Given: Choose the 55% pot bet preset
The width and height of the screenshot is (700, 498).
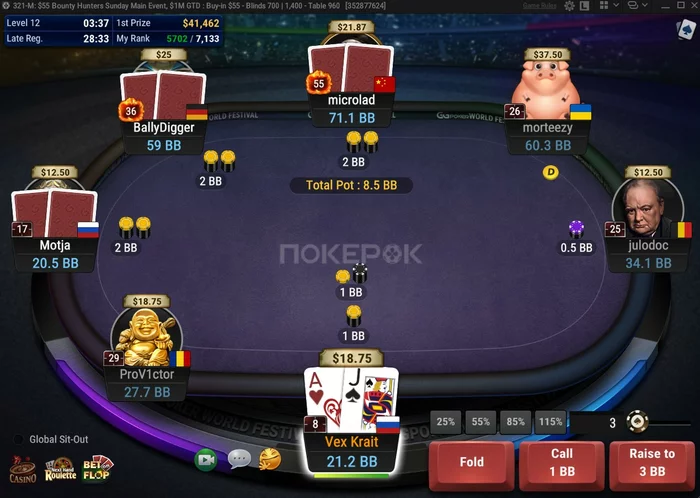Looking at the screenshot, I should (481, 422).
